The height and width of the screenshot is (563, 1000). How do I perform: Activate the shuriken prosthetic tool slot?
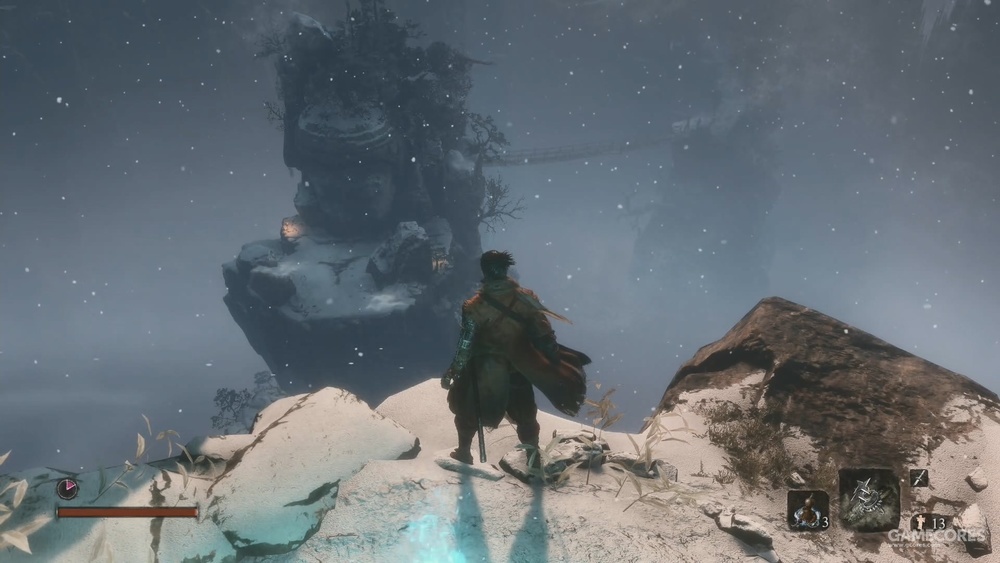click(868, 499)
